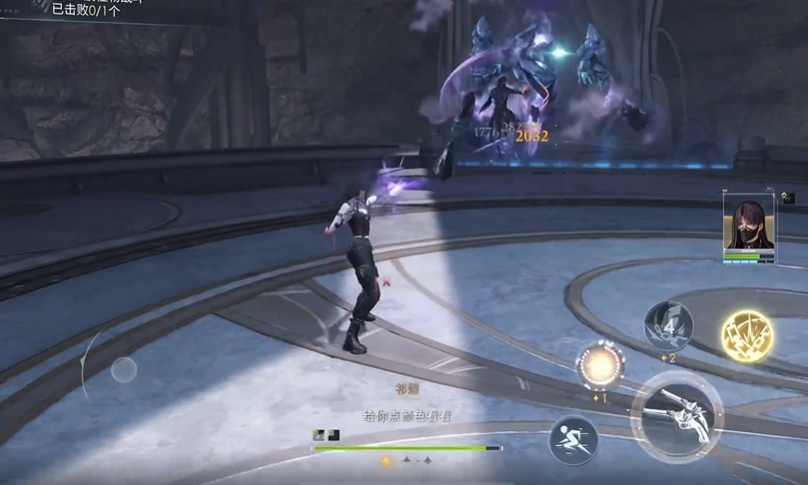The image size is (808, 485).
Task: Use the skill showing cooldown 4
Action: click(x=669, y=325)
